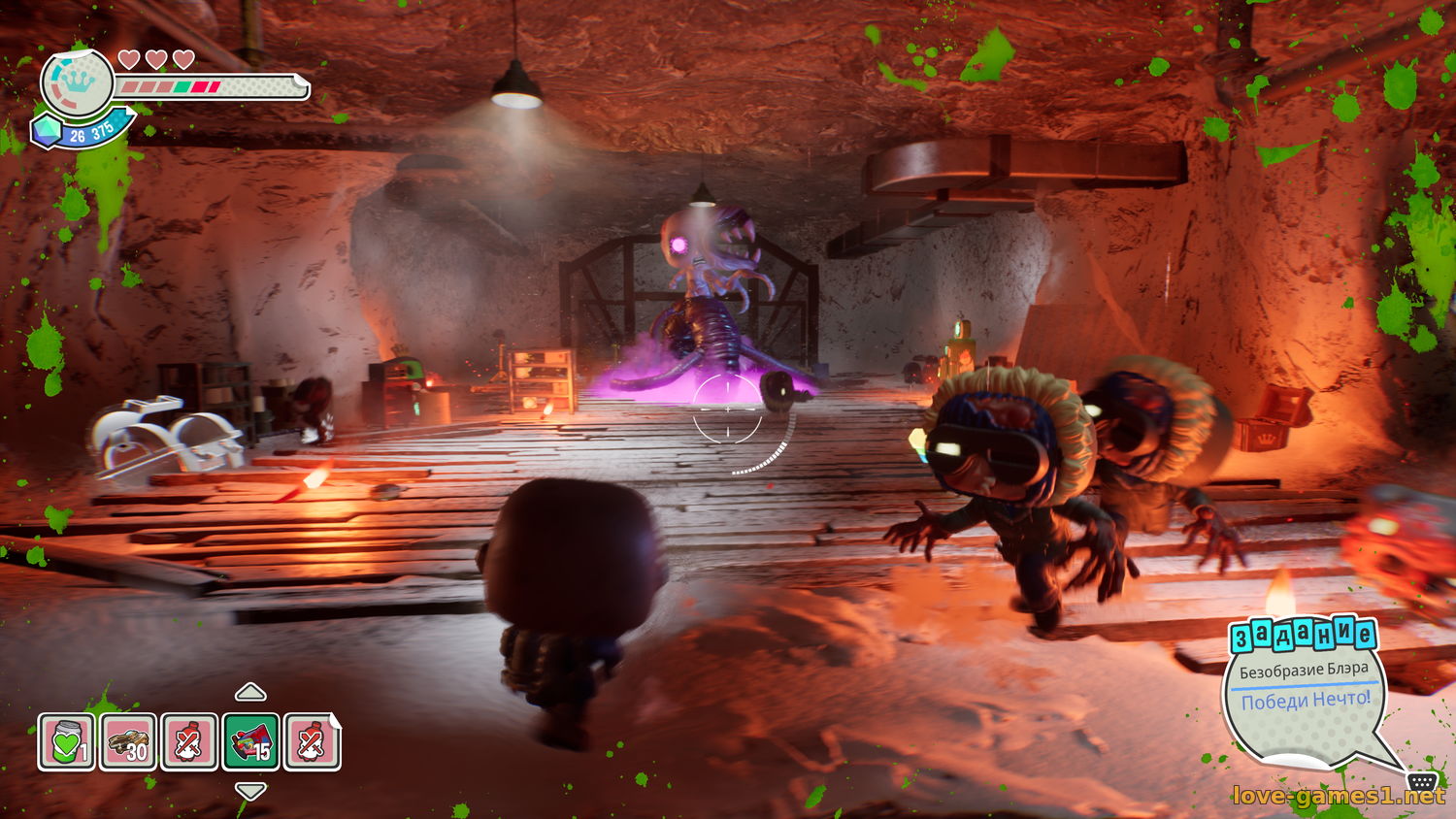Click the up arrow above the hotbar

click(250, 692)
